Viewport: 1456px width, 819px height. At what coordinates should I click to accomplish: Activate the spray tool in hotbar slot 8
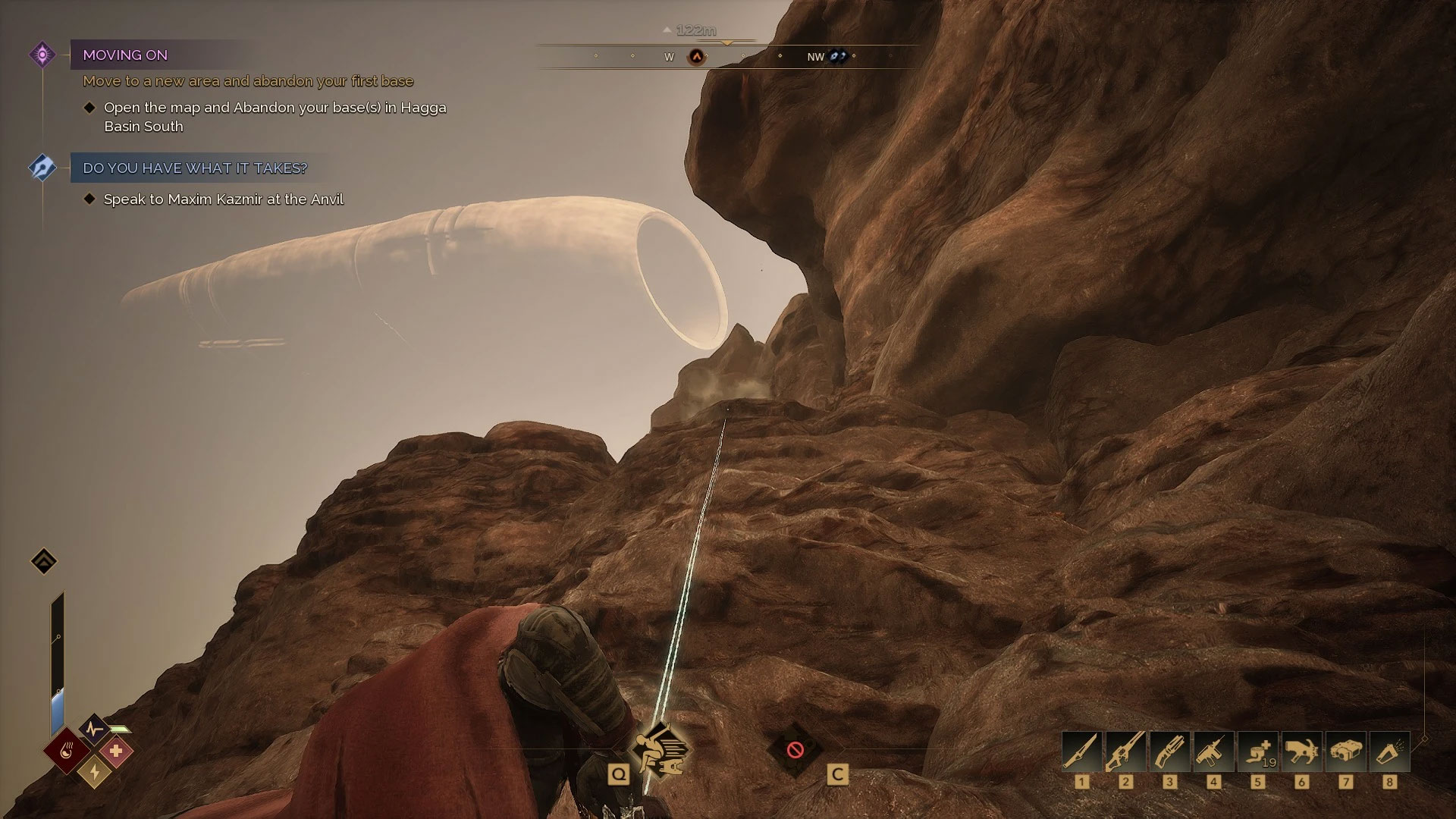(x=1389, y=752)
